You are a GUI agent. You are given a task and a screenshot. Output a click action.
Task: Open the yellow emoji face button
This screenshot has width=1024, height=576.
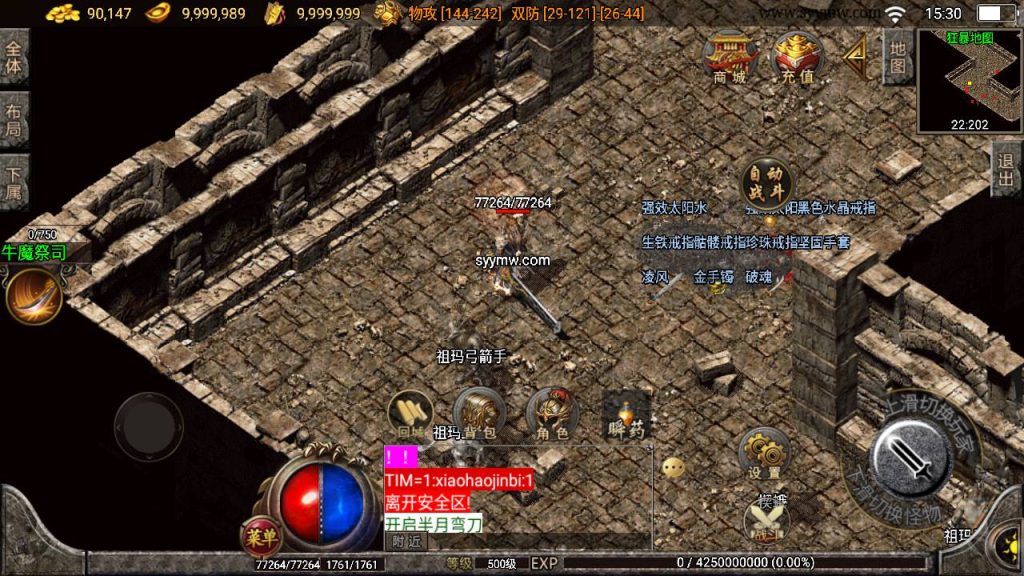(x=673, y=467)
